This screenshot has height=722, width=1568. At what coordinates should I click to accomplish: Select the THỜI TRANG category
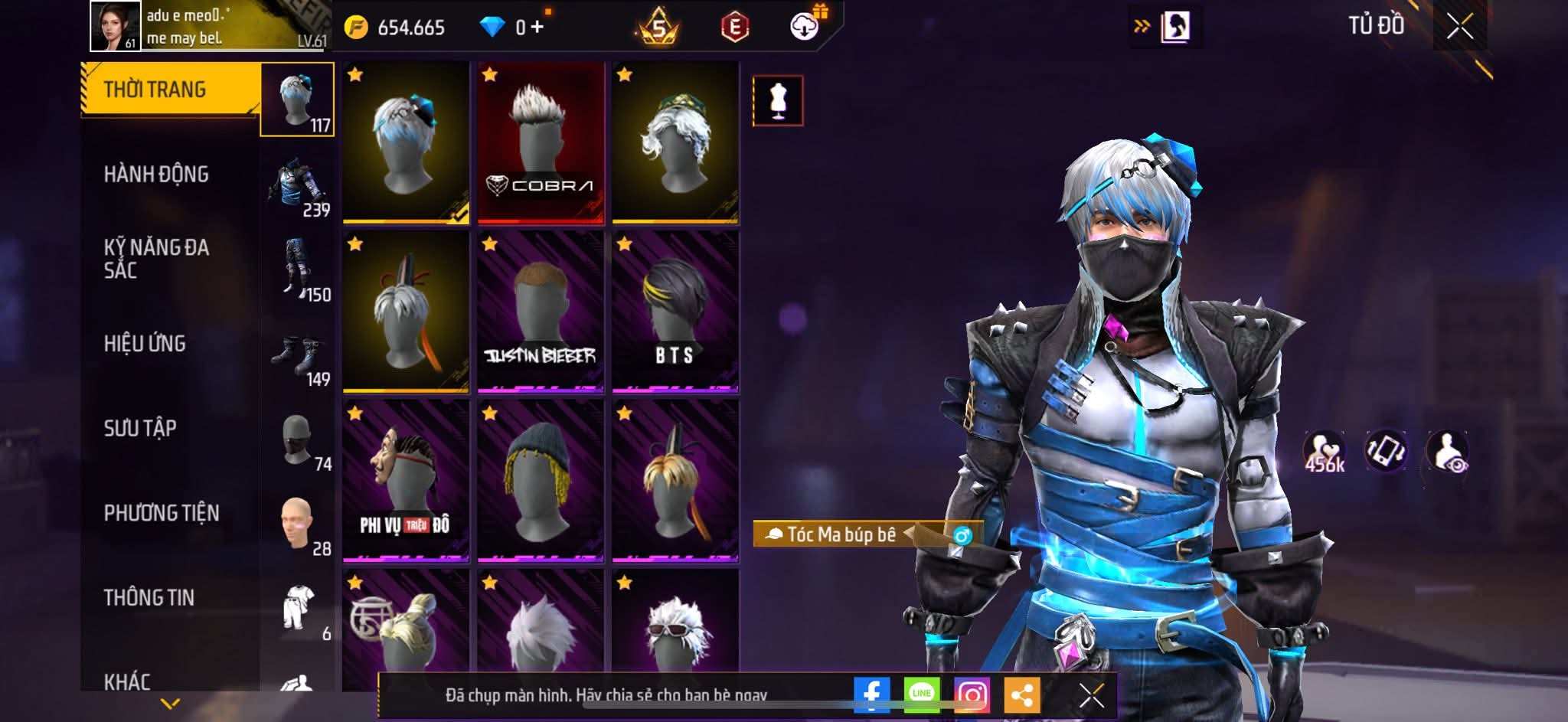pyautogui.click(x=155, y=90)
